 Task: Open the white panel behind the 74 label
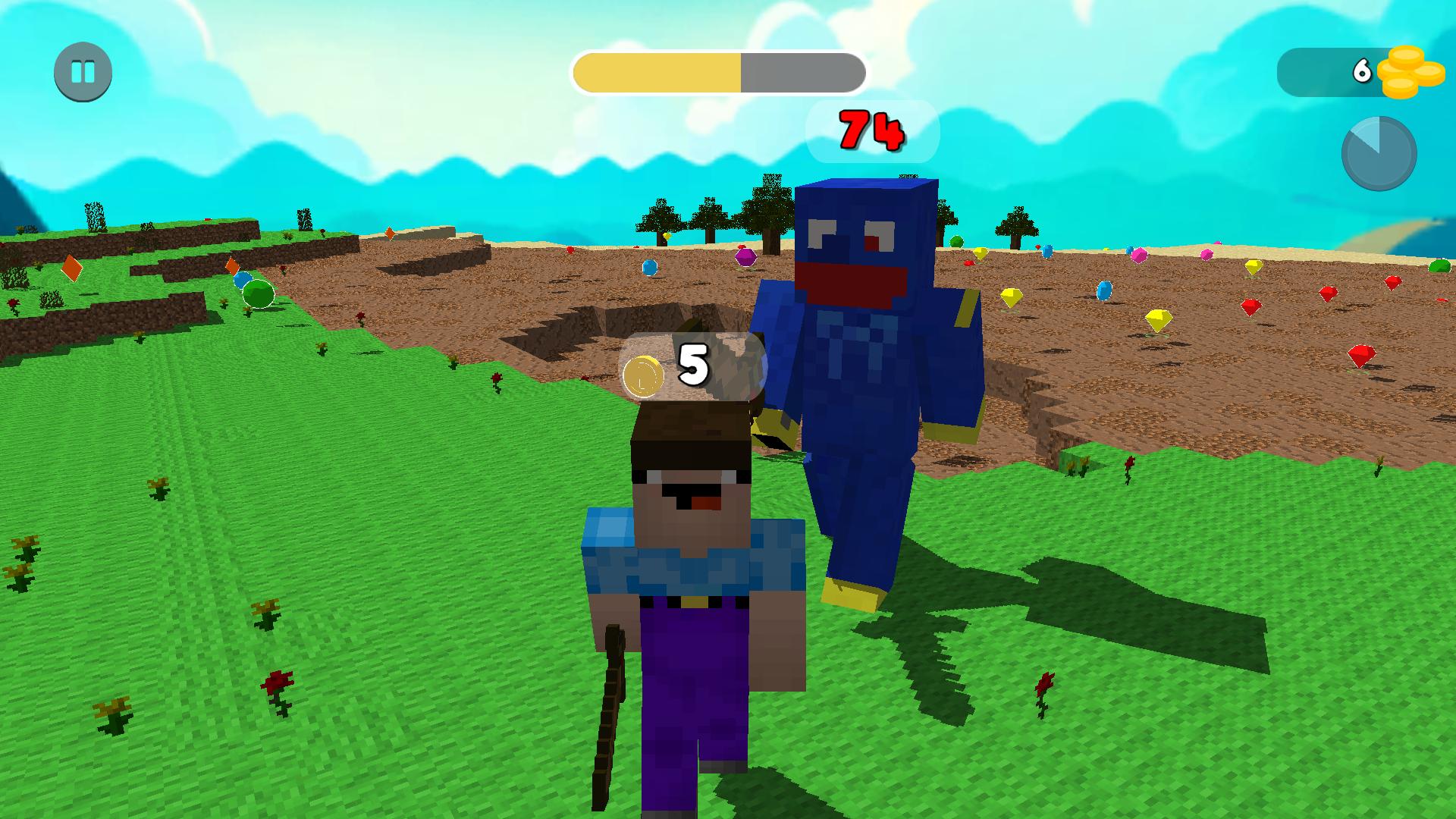click(872, 133)
